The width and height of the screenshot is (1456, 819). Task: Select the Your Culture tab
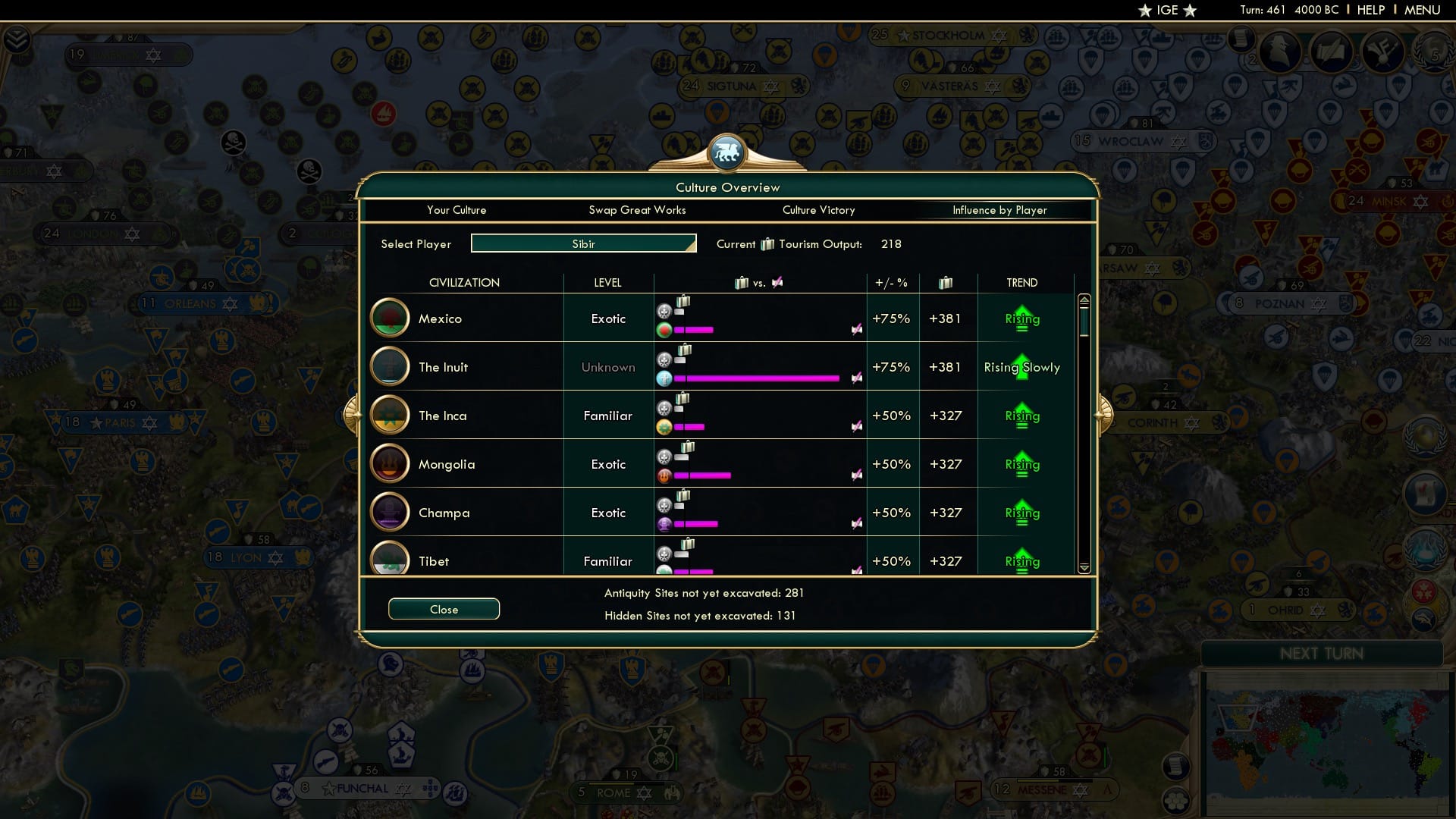457,210
